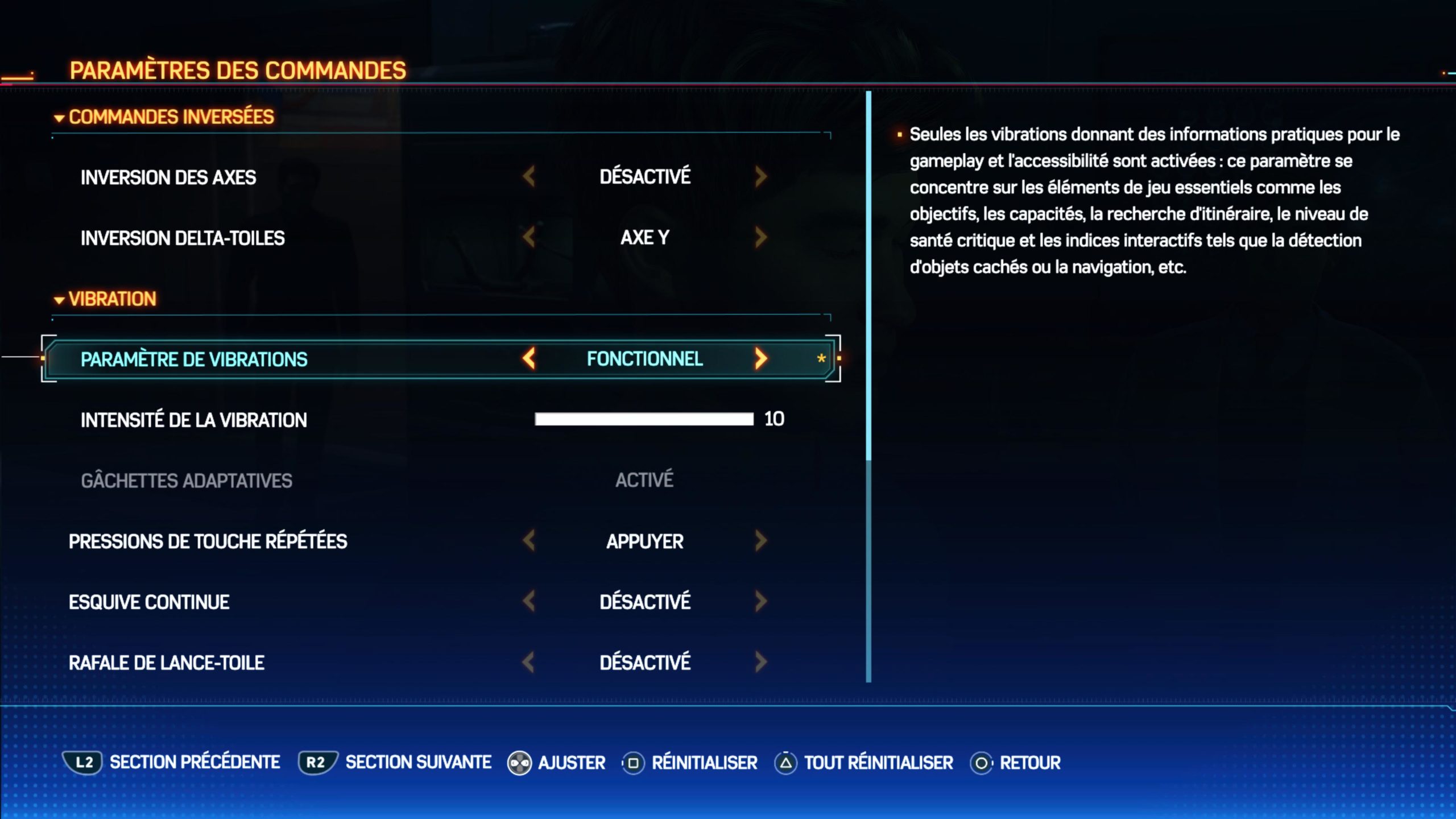This screenshot has height=819, width=1456.
Task: Click left arrow for Pressions de Touche Répétées
Action: [x=529, y=541]
